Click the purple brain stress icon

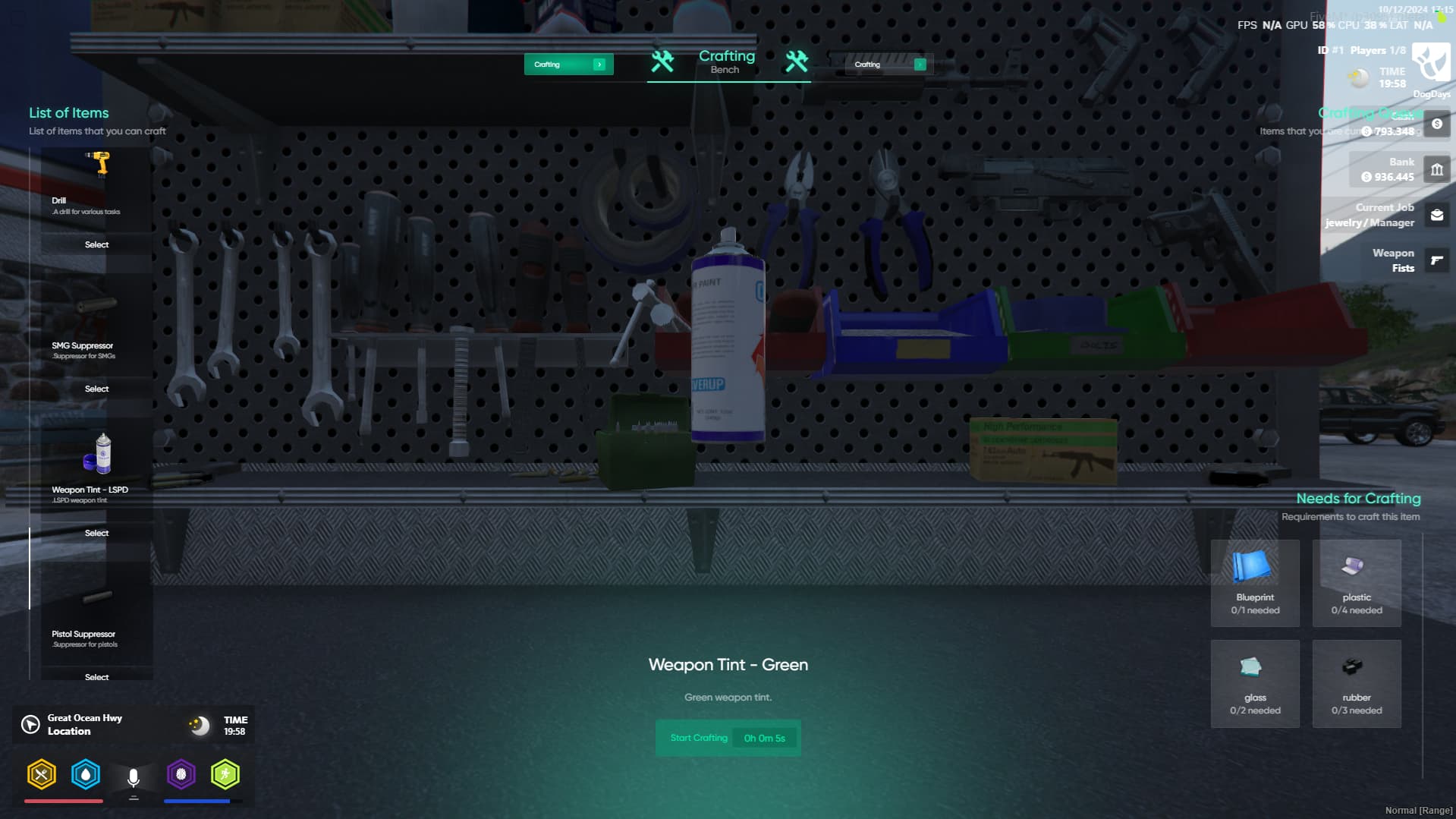tap(181, 774)
